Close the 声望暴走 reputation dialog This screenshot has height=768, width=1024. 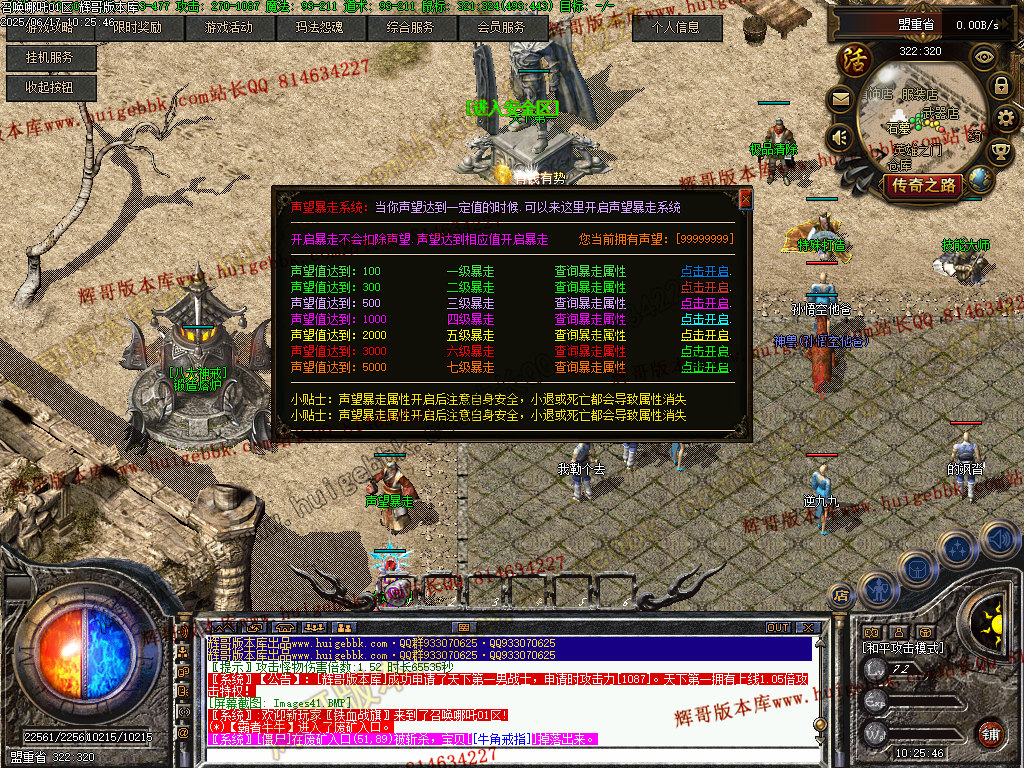pyautogui.click(x=745, y=199)
